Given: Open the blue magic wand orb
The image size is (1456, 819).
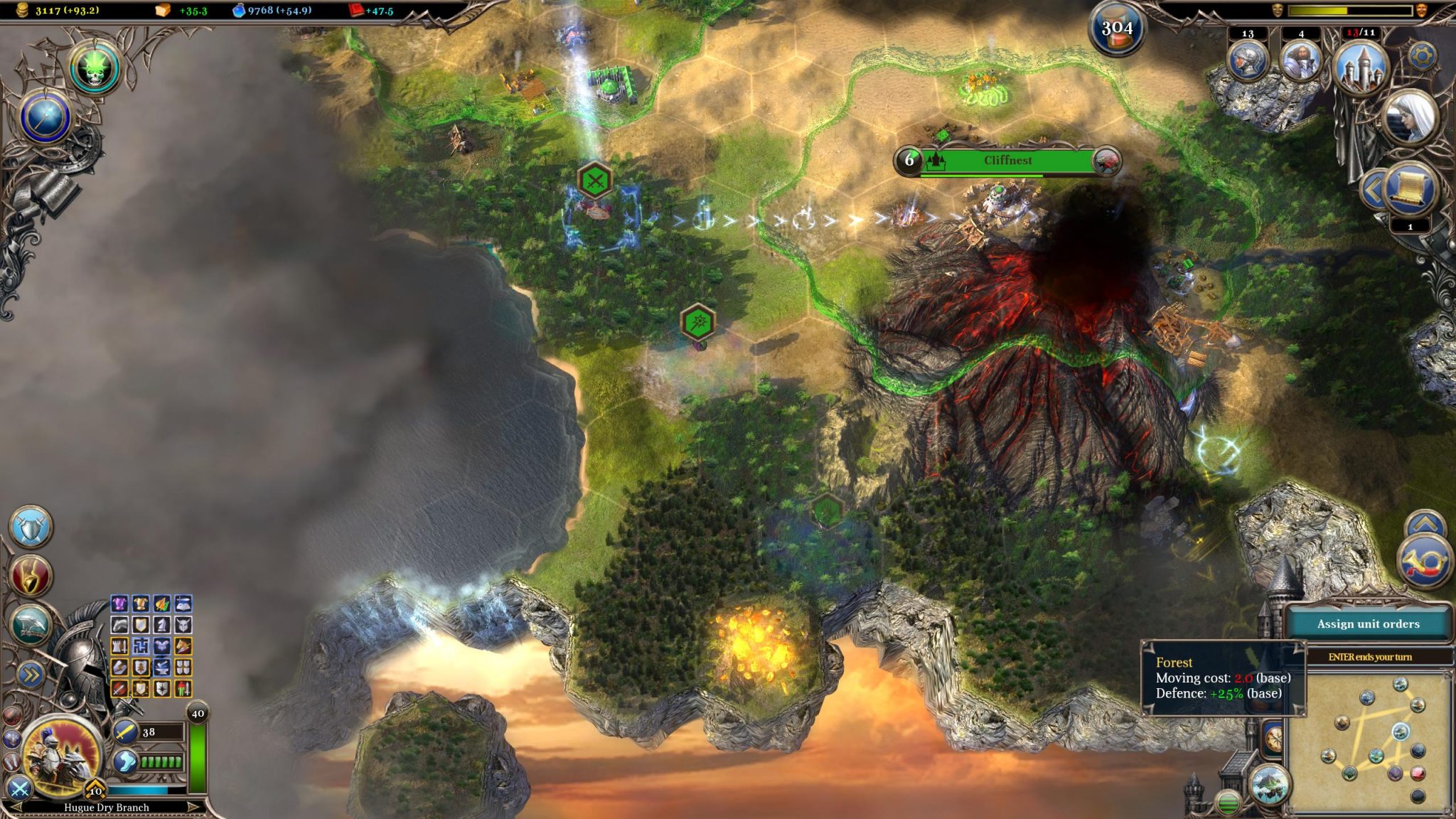Looking at the screenshot, I should click(46, 118).
